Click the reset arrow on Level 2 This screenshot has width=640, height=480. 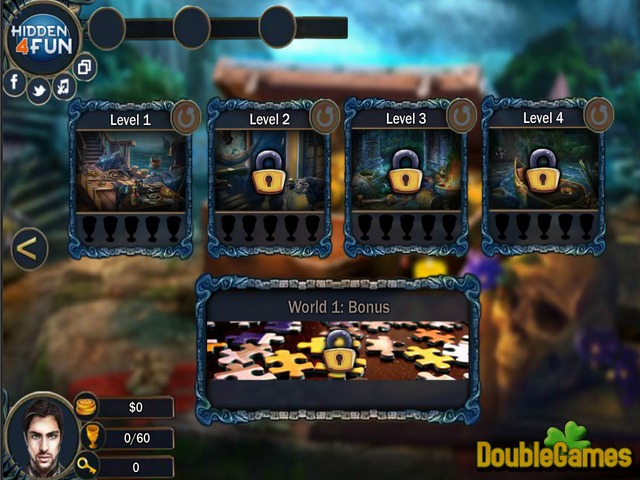324,117
